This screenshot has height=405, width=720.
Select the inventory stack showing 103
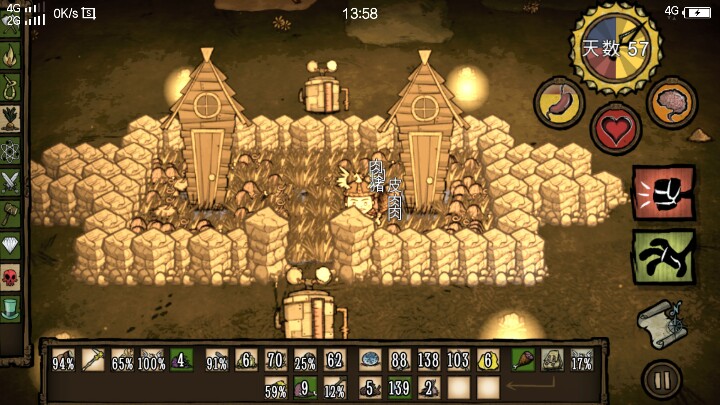458,360
